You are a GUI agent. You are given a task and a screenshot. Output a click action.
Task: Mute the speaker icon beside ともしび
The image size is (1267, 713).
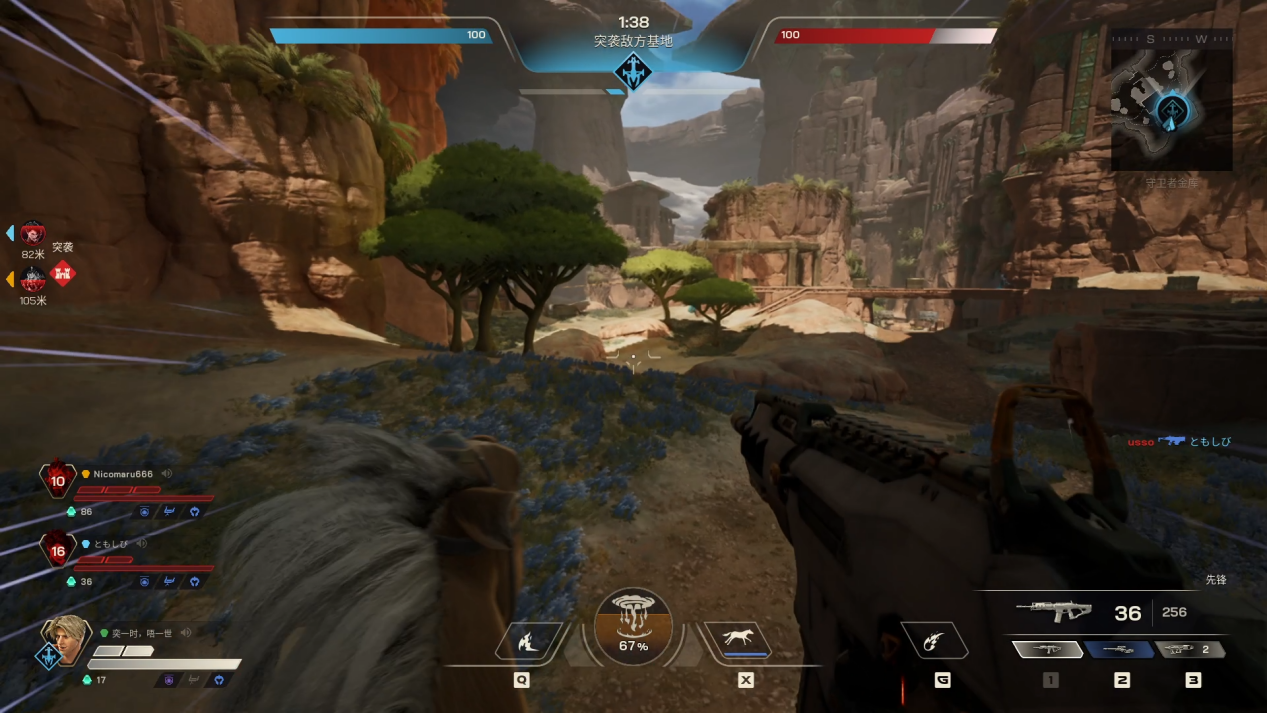142,544
